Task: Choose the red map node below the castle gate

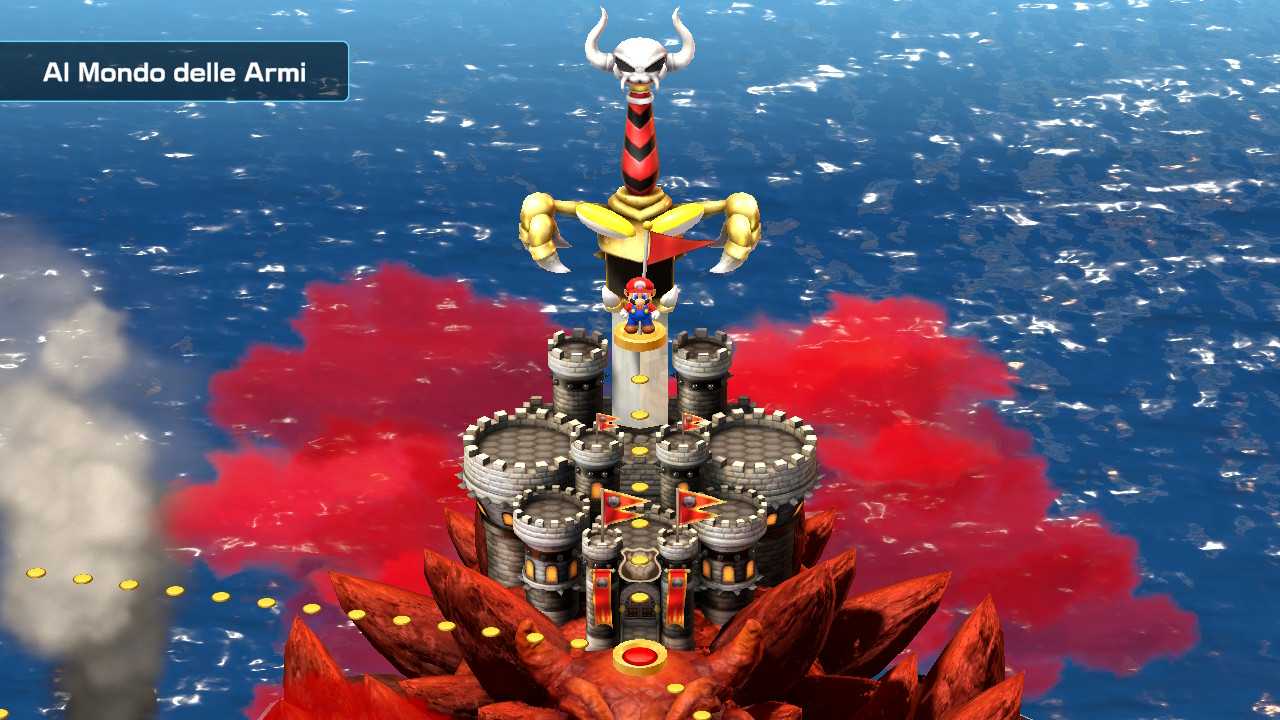Action: pyautogui.click(x=640, y=656)
